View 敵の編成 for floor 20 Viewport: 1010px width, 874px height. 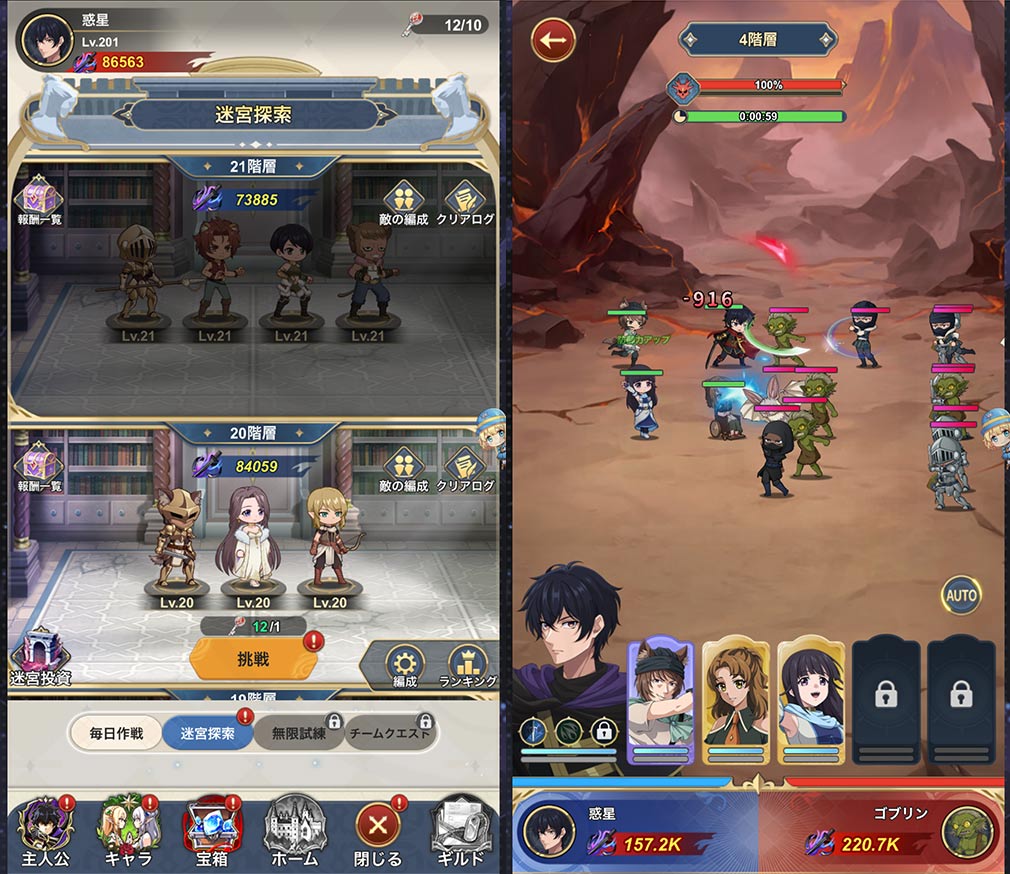point(404,468)
